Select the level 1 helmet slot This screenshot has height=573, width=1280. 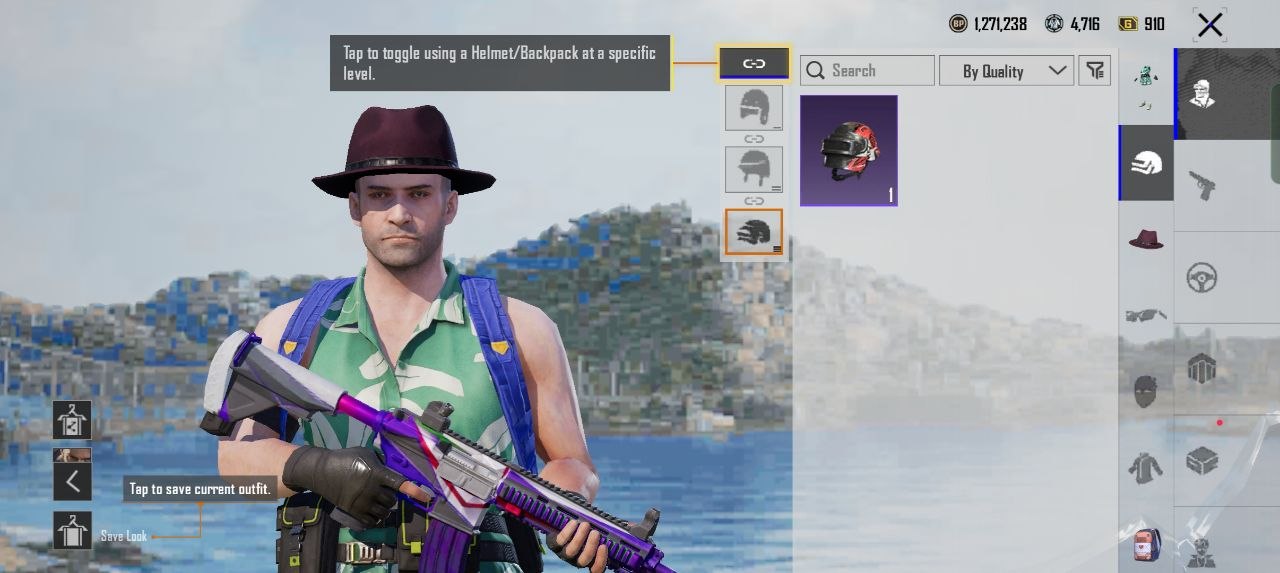pyautogui.click(x=754, y=108)
